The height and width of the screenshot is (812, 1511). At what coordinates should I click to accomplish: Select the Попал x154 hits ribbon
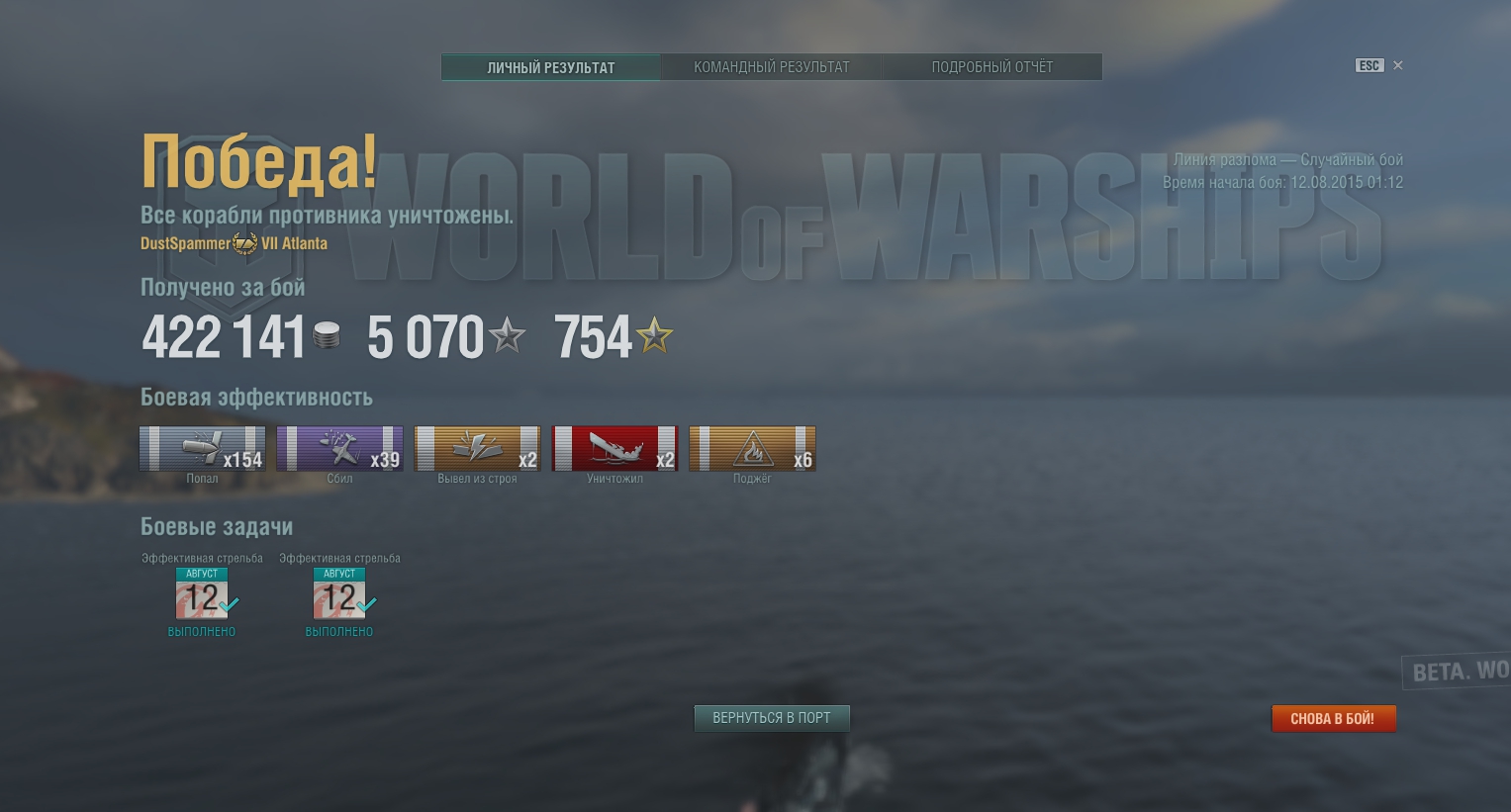pyautogui.click(x=202, y=449)
